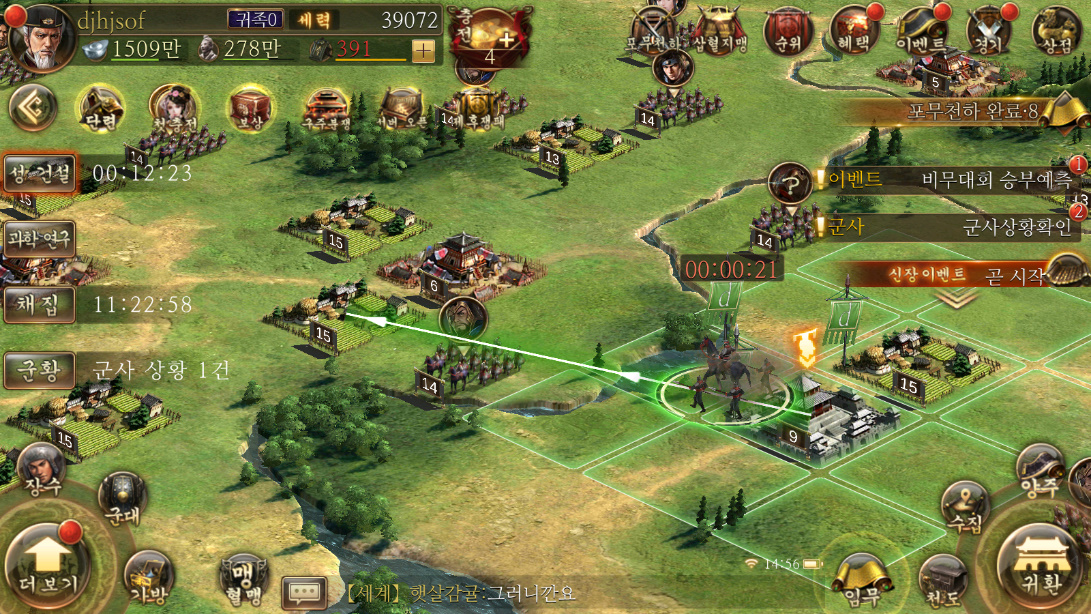Tap the plus button beside 391
The height and width of the screenshot is (614, 1091).
[423, 51]
